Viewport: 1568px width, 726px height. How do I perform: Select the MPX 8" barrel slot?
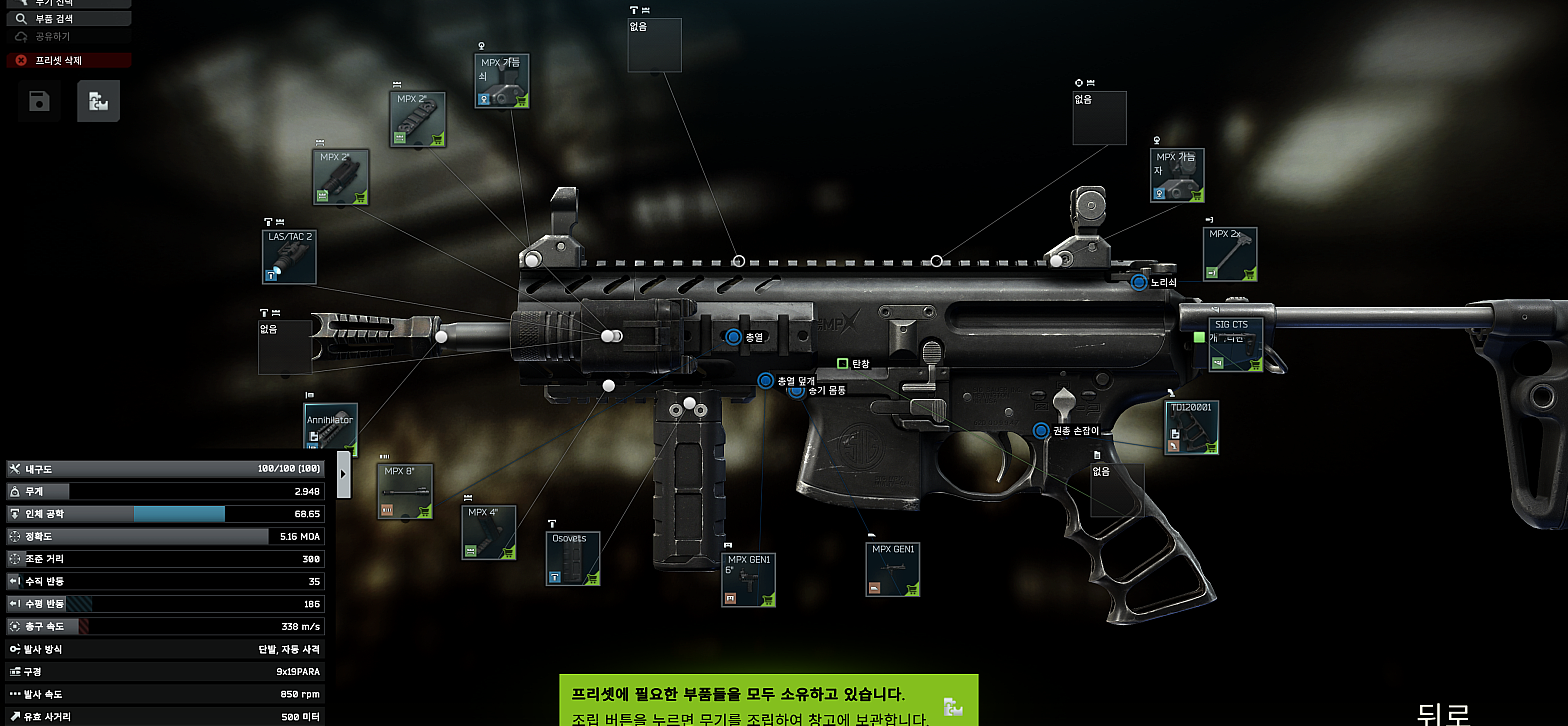405,491
